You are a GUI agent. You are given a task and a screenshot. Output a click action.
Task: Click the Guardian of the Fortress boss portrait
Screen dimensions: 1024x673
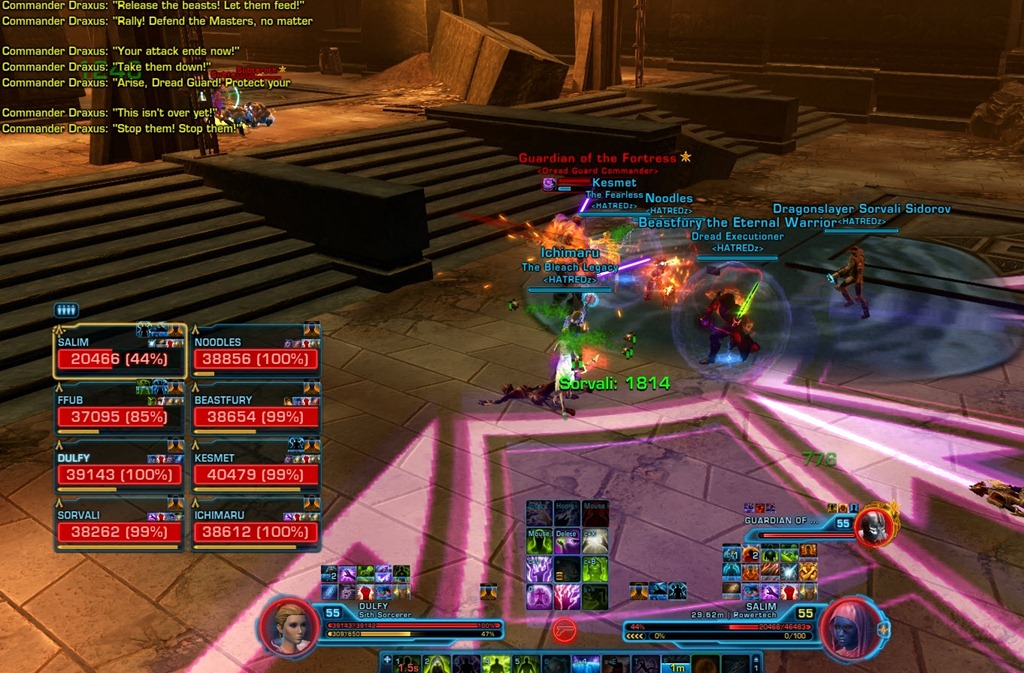(875, 525)
